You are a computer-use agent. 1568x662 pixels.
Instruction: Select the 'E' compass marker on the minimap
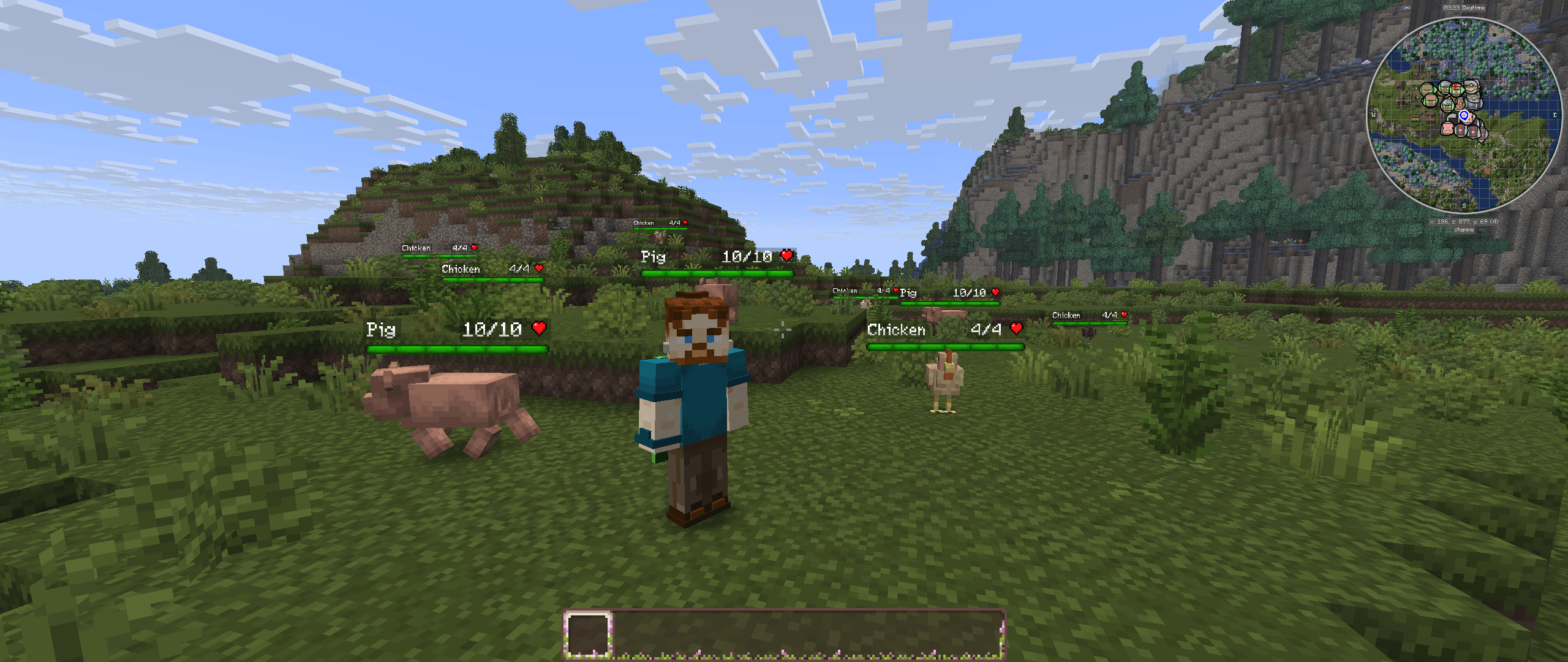point(1555,115)
